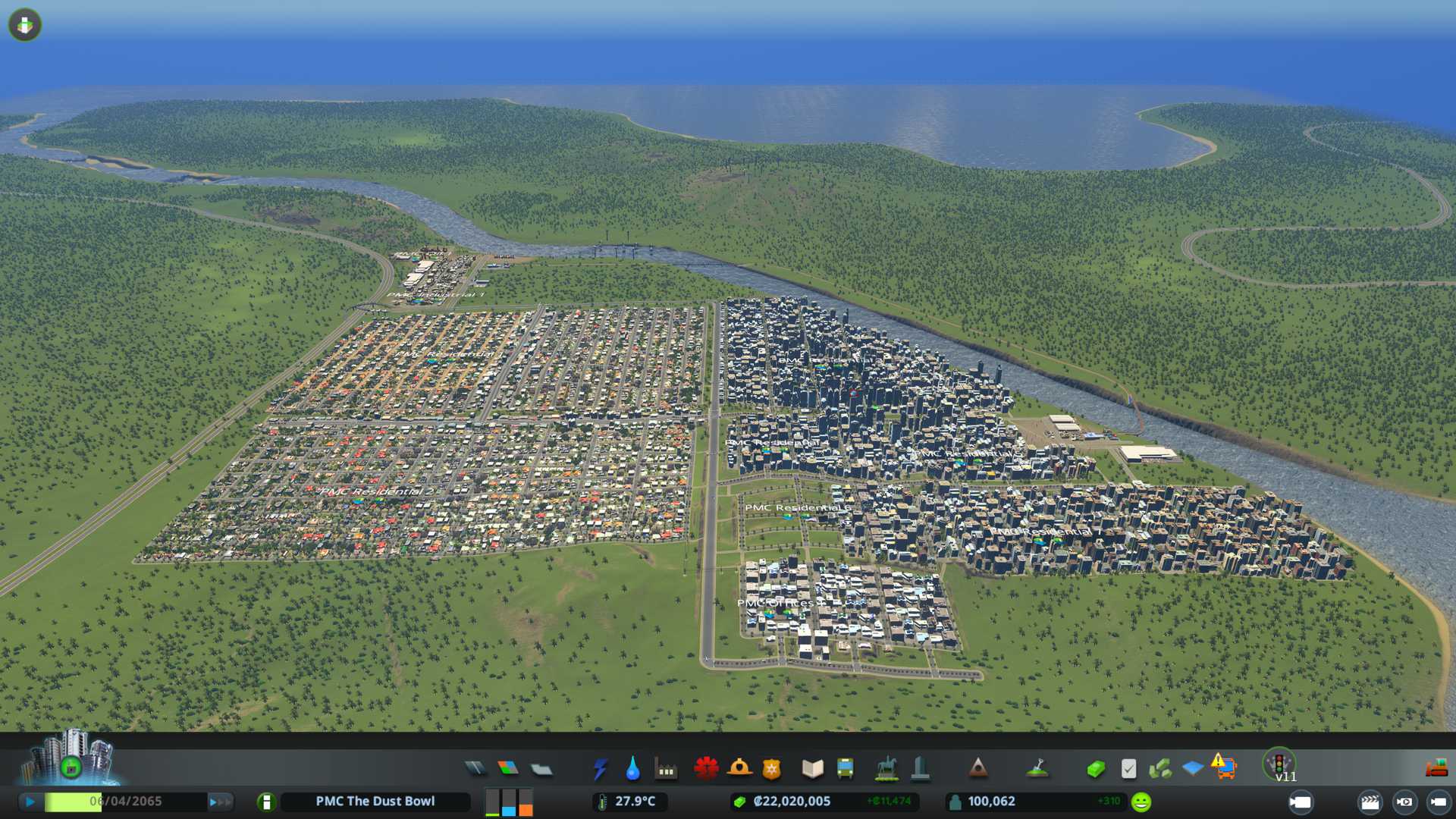1456x819 pixels.
Task: Activate the bulldozer tool
Action: (1436, 769)
